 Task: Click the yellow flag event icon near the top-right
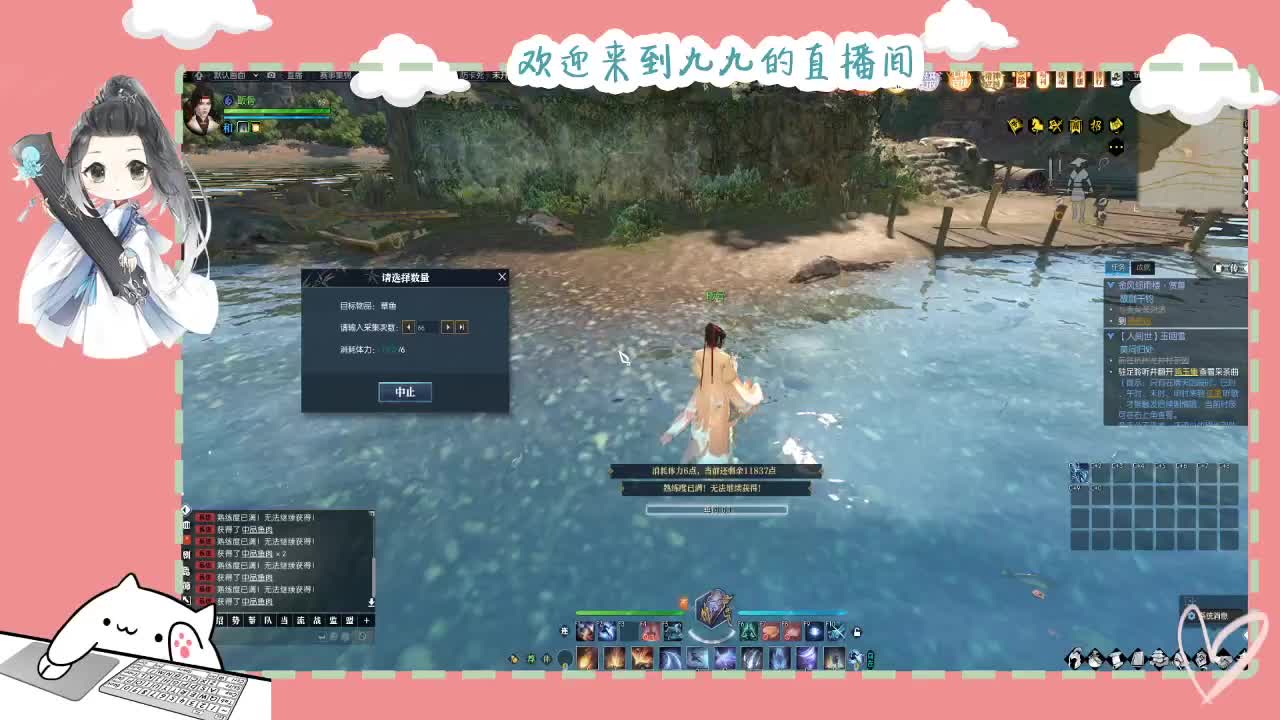pyautogui.click(x=1015, y=125)
